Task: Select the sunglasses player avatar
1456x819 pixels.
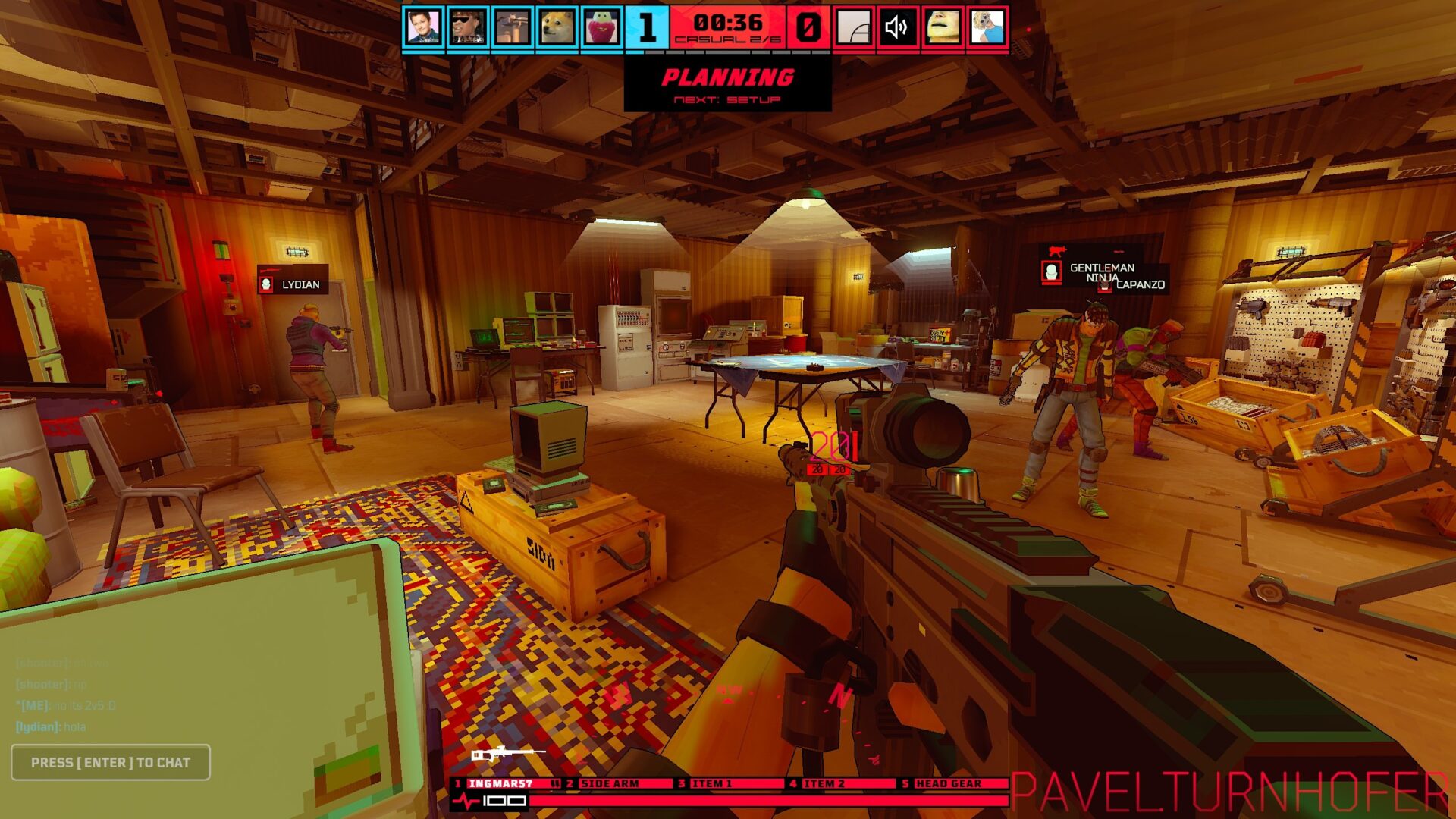Action: [468, 28]
